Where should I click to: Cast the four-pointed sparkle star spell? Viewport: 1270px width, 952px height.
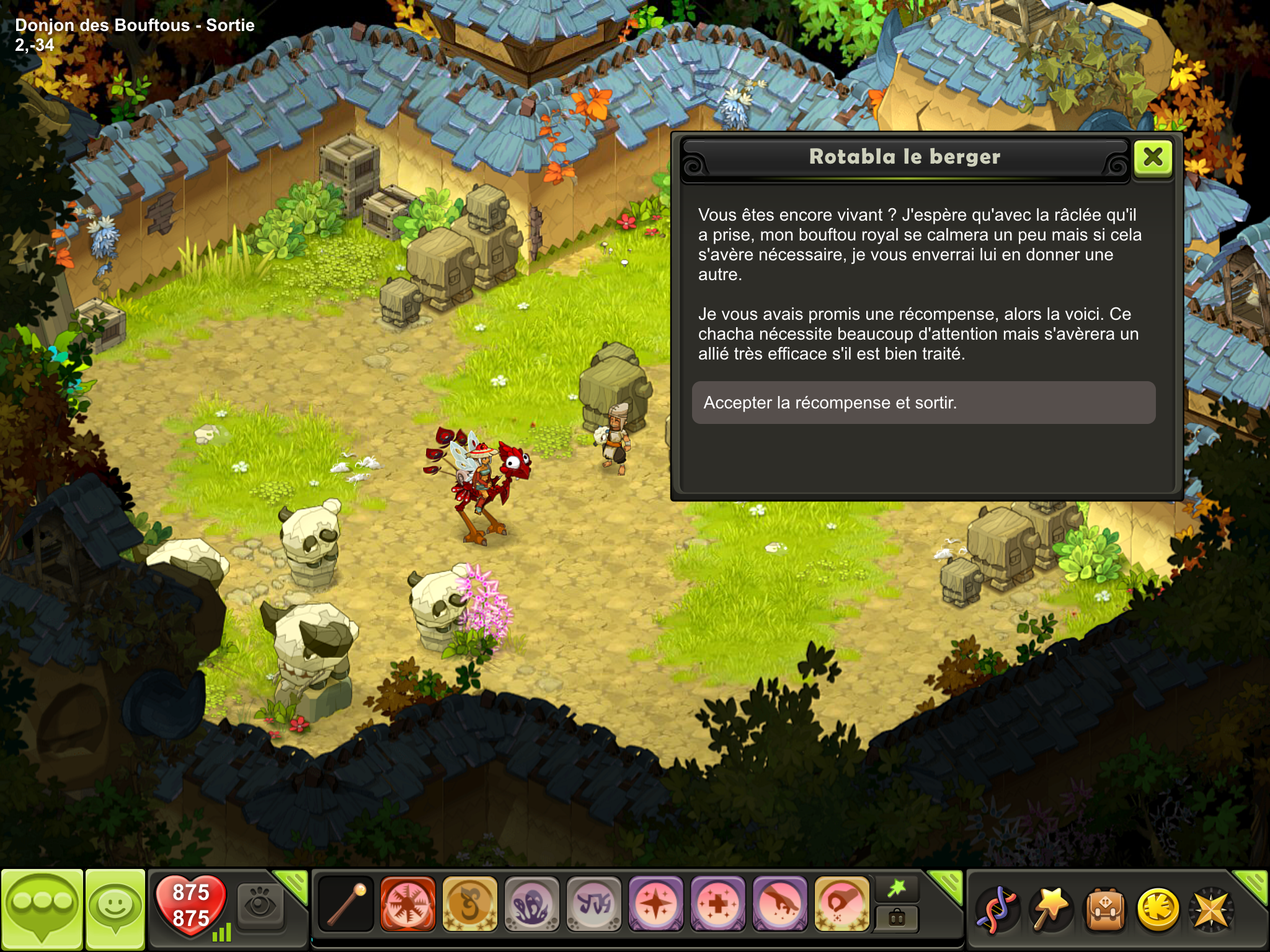[x=655, y=905]
